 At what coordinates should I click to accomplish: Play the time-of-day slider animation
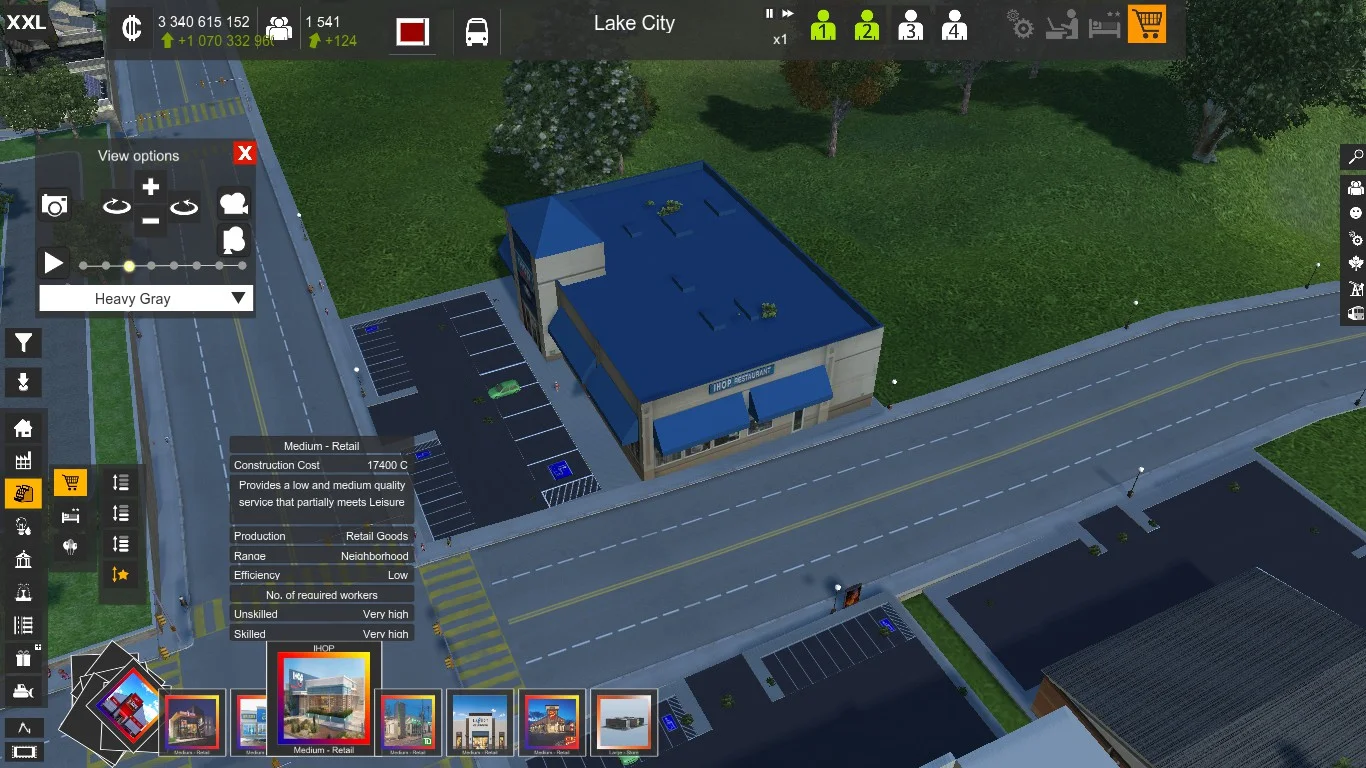click(x=53, y=264)
